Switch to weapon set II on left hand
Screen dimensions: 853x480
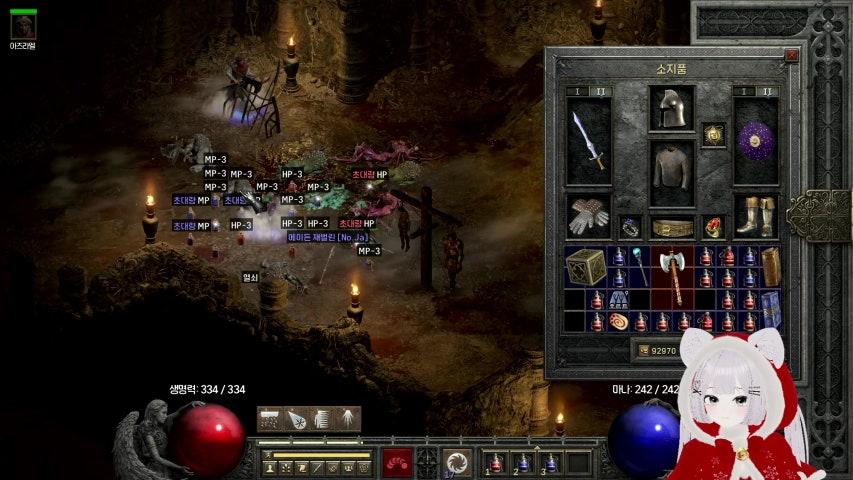click(x=602, y=91)
